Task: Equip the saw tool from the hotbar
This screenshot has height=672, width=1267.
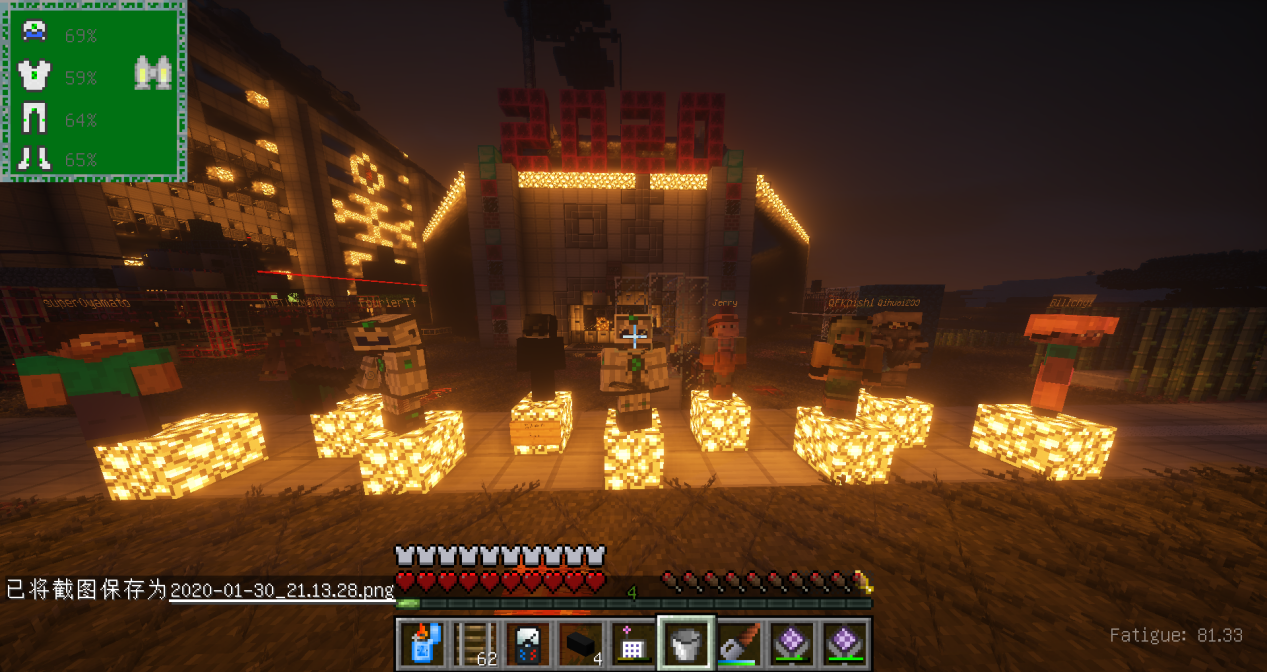Action: point(739,643)
